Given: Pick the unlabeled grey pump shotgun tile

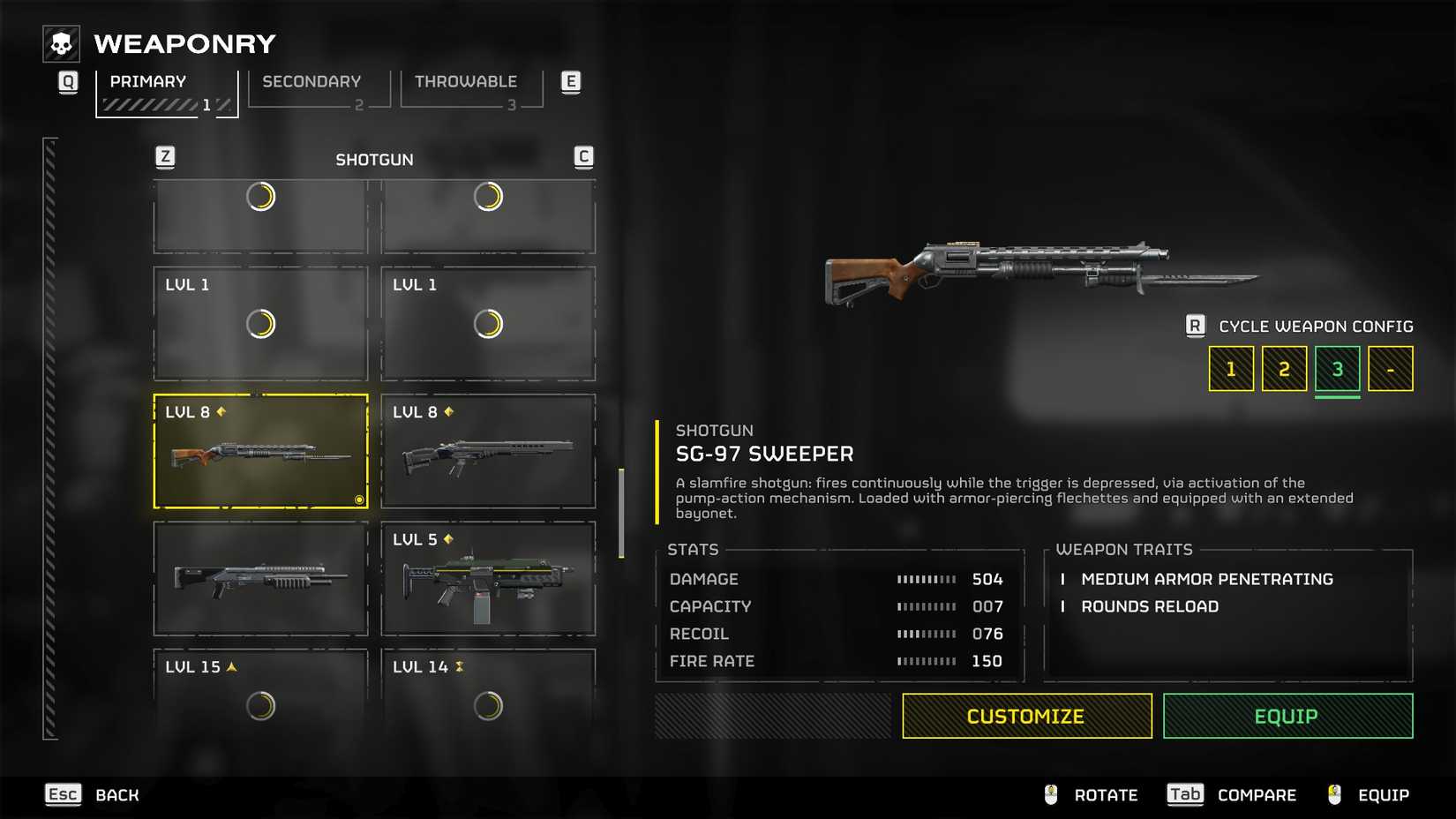Looking at the screenshot, I should click(260, 579).
